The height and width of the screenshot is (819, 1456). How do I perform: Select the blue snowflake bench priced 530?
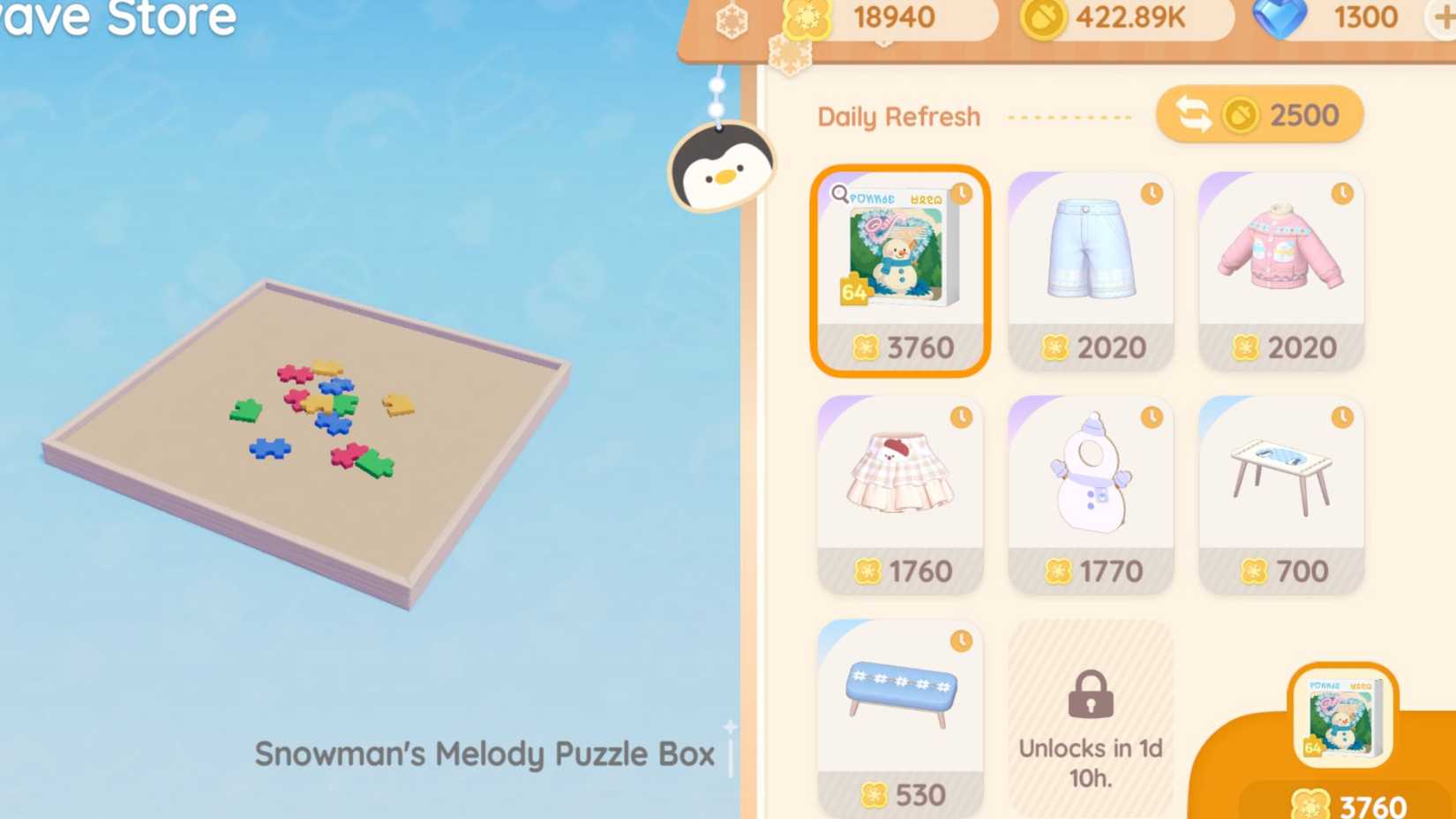tap(900, 710)
